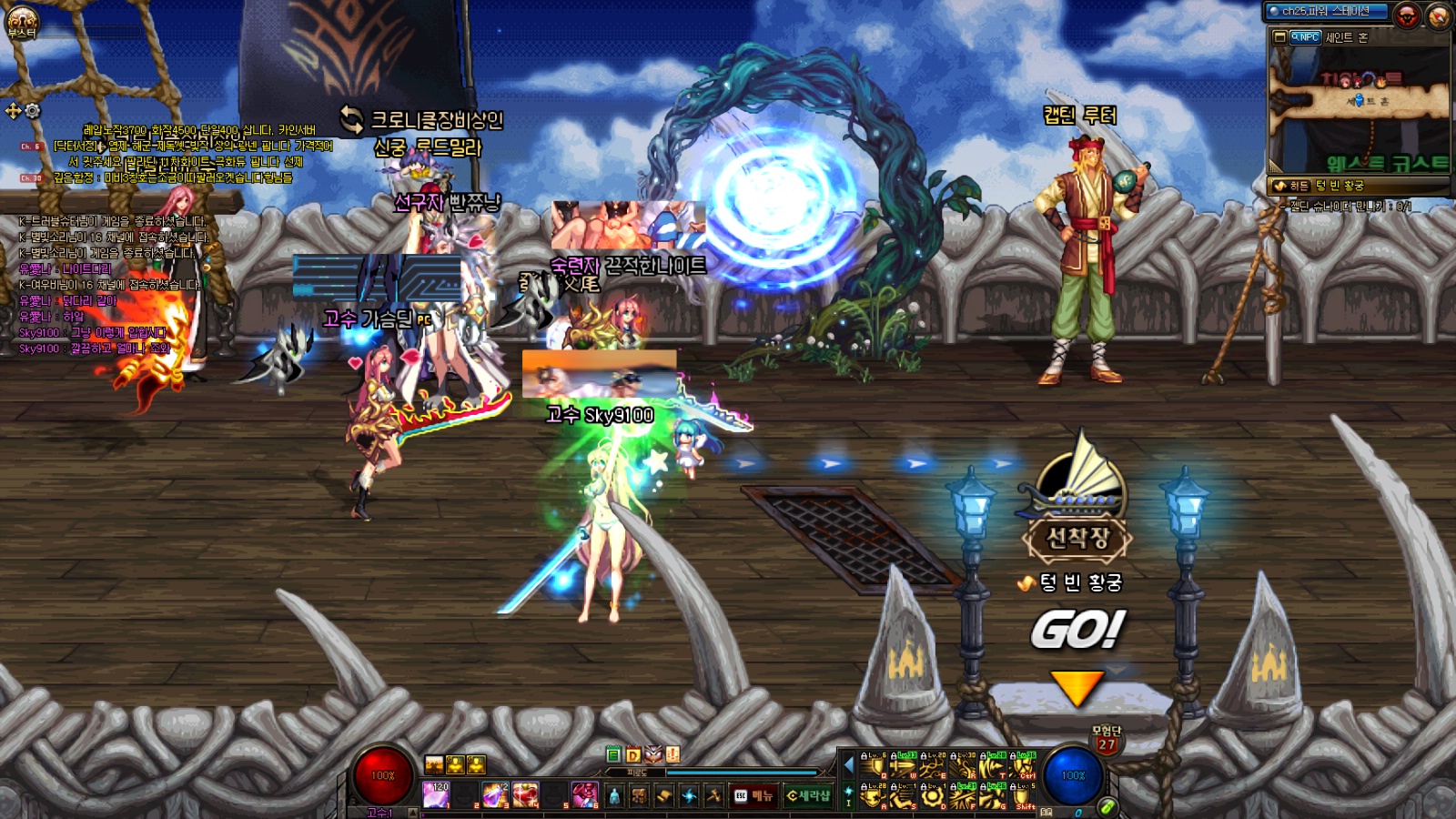Click the 부스터 booster icon
Image resolution: width=1456 pixels, height=819 pixels.
[x=22, y=22]
